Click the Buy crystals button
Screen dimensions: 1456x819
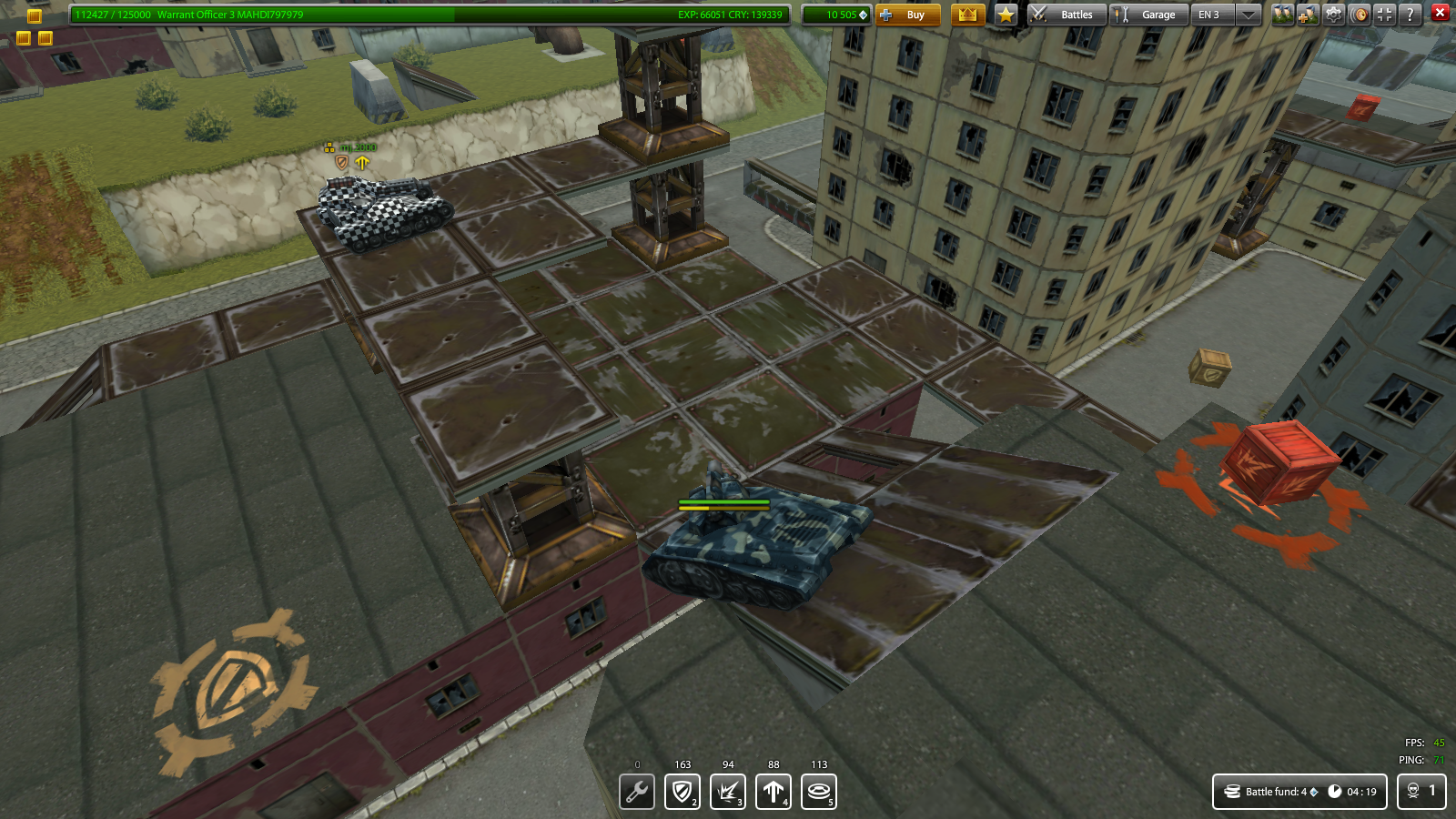tap(907, 15)
